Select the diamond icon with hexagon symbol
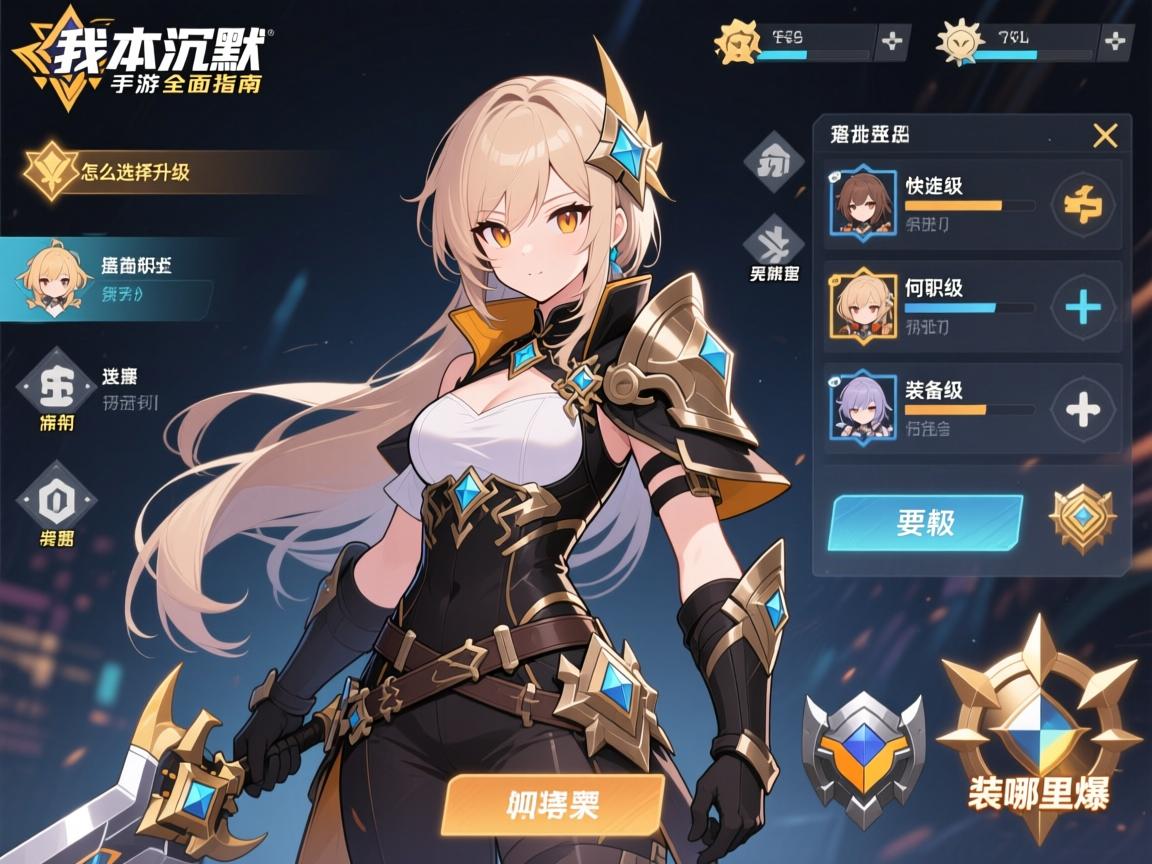1152x864 pixels. click(x=57, y=495)
